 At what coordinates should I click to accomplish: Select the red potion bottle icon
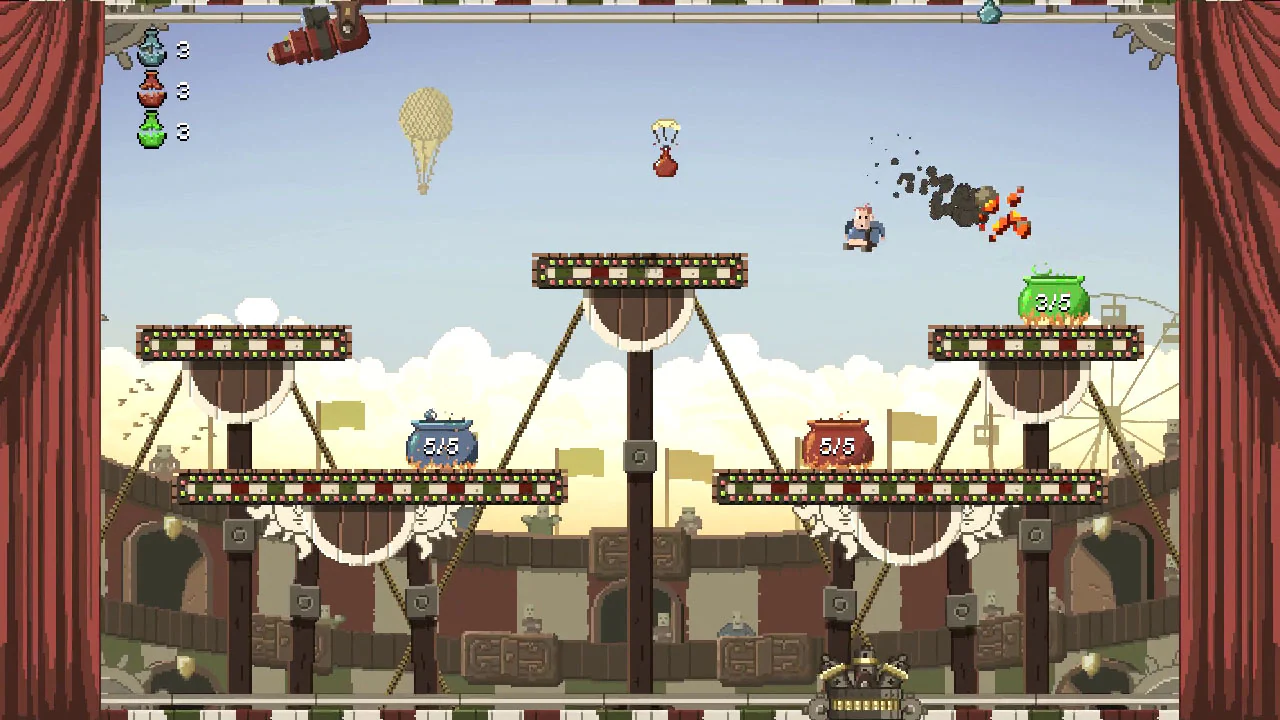[x=151, y=90]
